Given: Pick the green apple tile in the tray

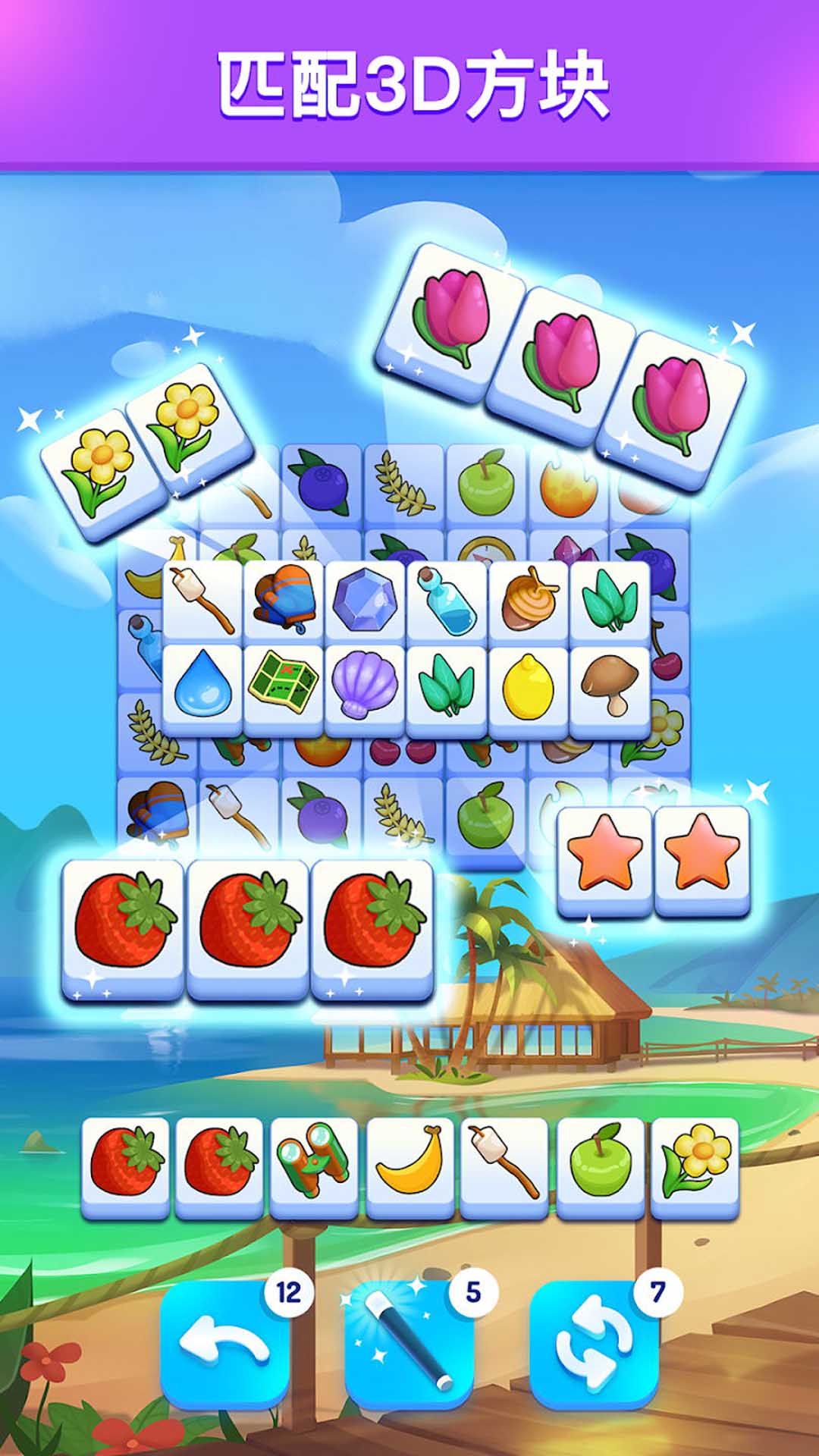Looking at the screenshot, I should coord(600,1165).
